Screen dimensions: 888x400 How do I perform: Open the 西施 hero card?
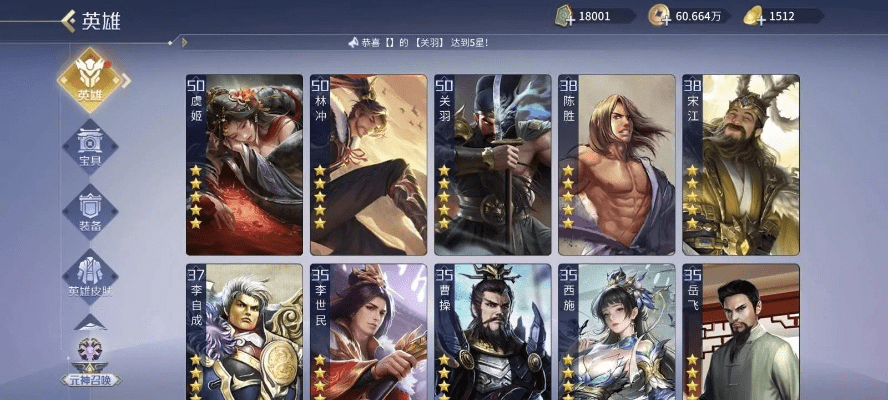(616, 332)
